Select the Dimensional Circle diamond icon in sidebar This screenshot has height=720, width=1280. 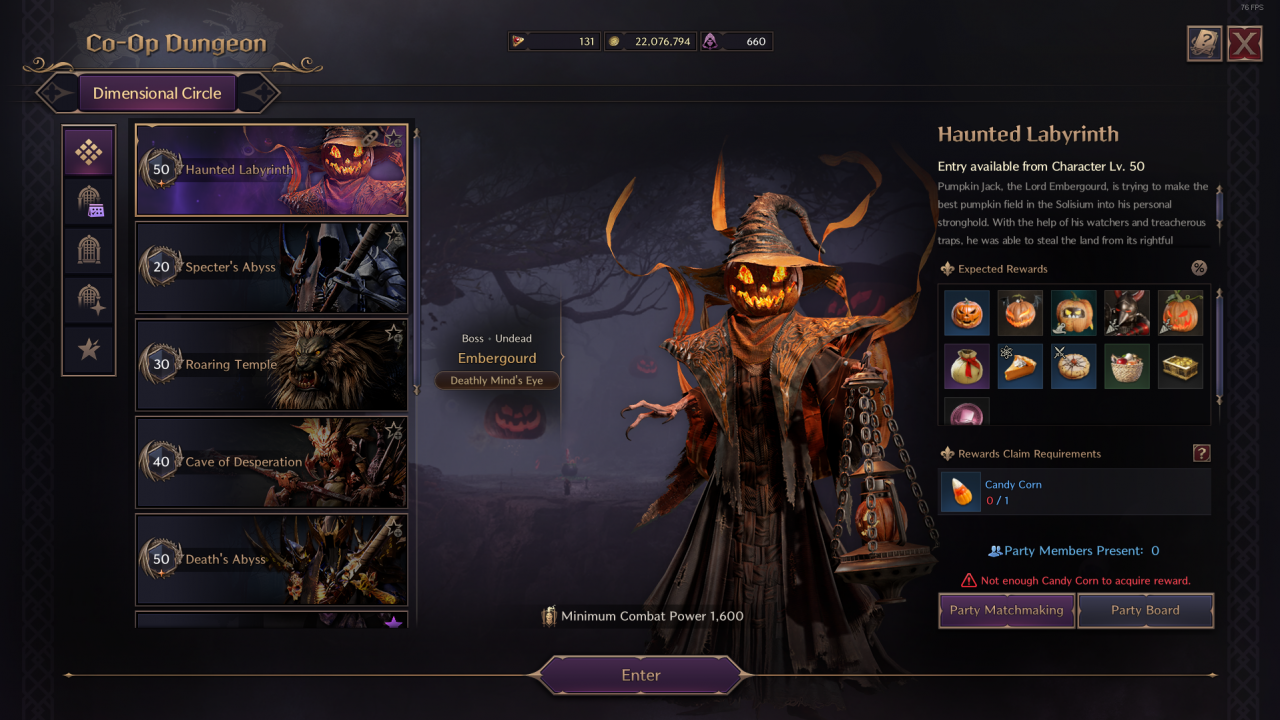[x=88, y=151]
